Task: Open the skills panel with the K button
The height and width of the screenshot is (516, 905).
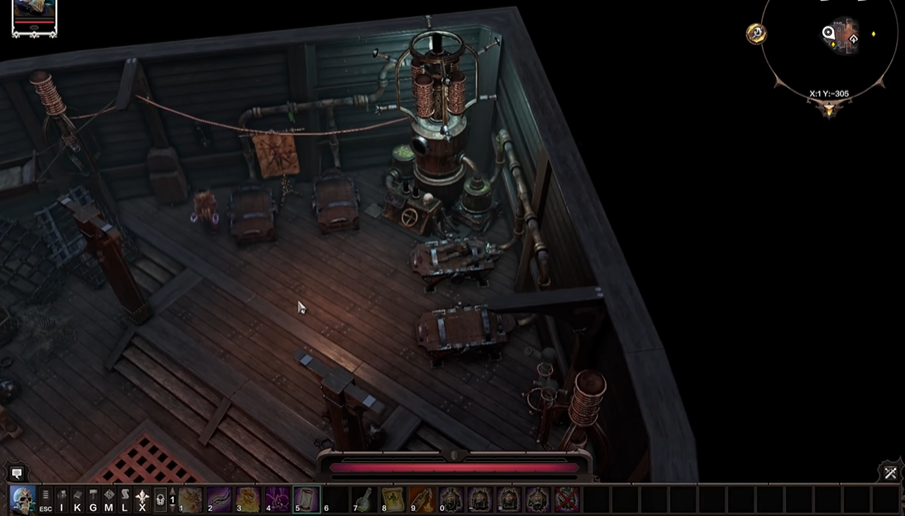Action: coord(78,499)
